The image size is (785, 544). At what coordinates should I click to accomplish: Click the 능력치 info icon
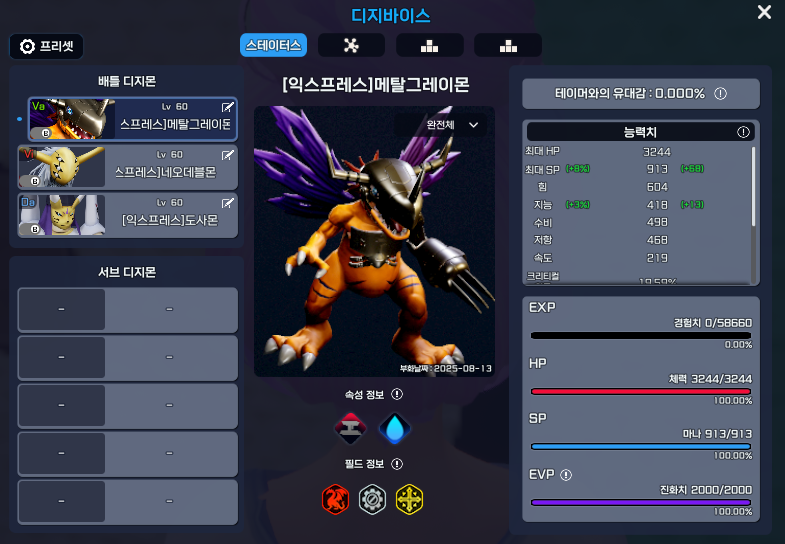tap(743, 132)
